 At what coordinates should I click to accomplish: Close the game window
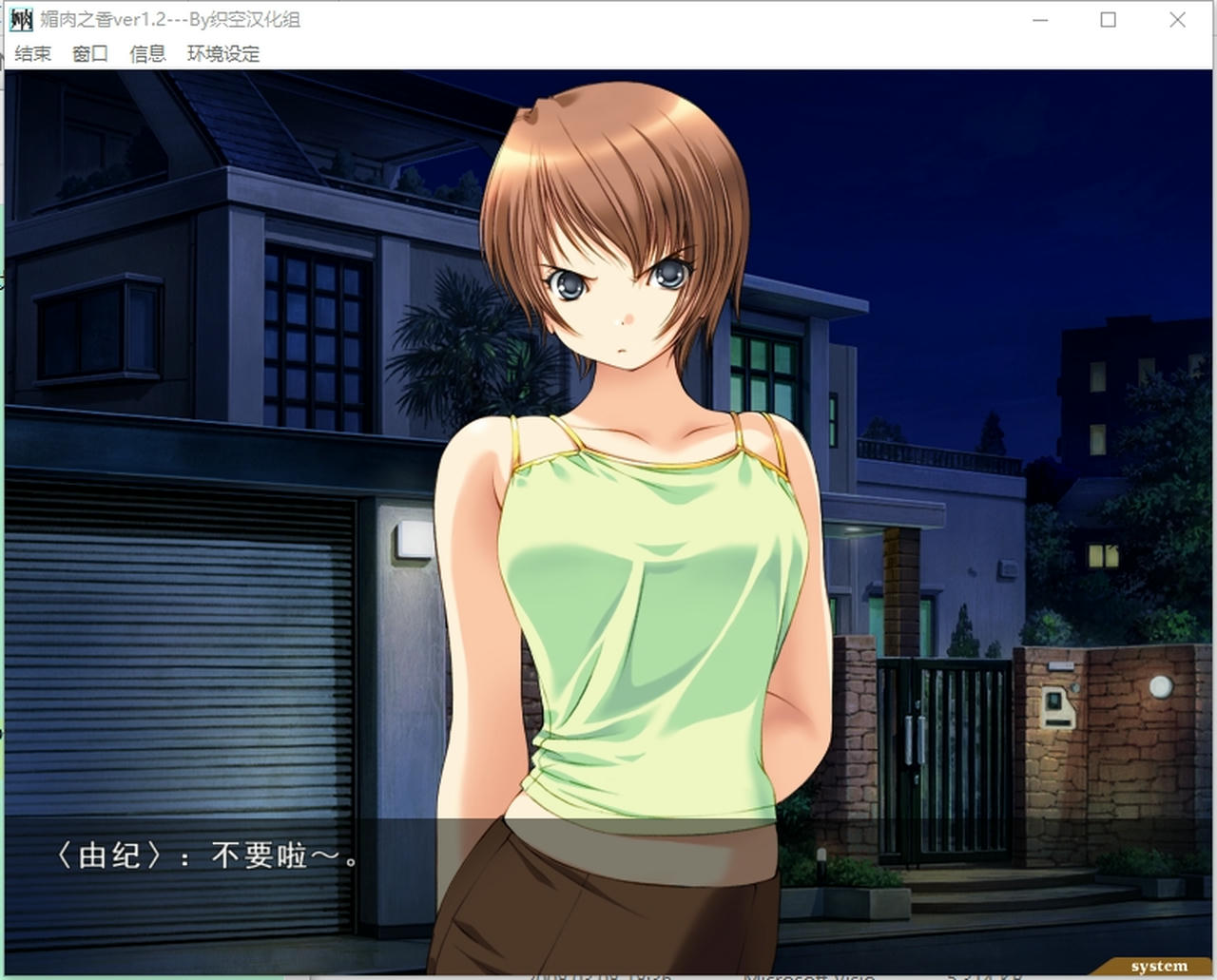(1177, 19)
